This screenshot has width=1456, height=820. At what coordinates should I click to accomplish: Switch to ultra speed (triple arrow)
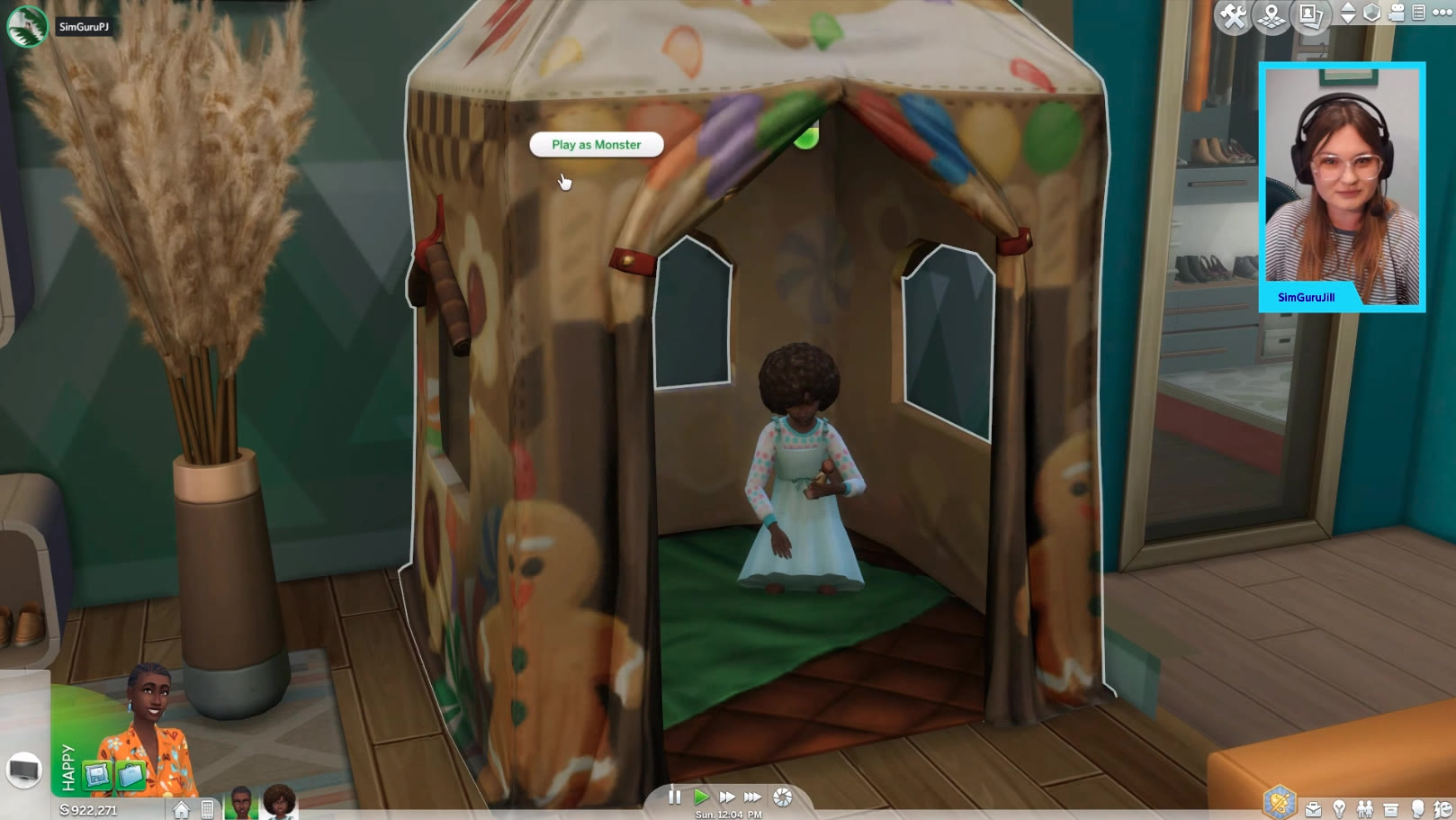coord(752,797)
